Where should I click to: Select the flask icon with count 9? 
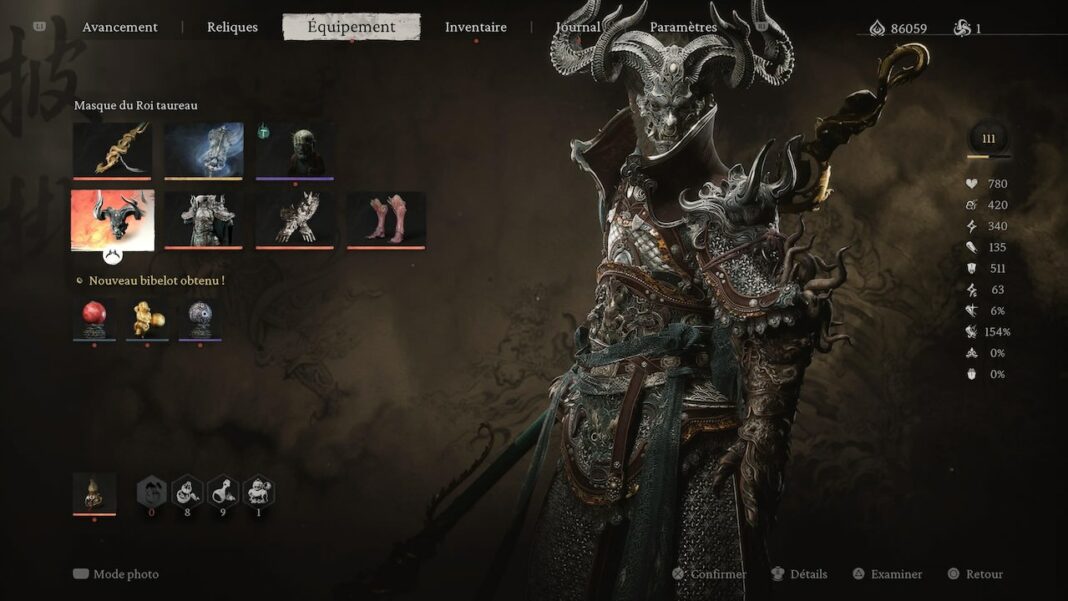[x=223, y=491]
